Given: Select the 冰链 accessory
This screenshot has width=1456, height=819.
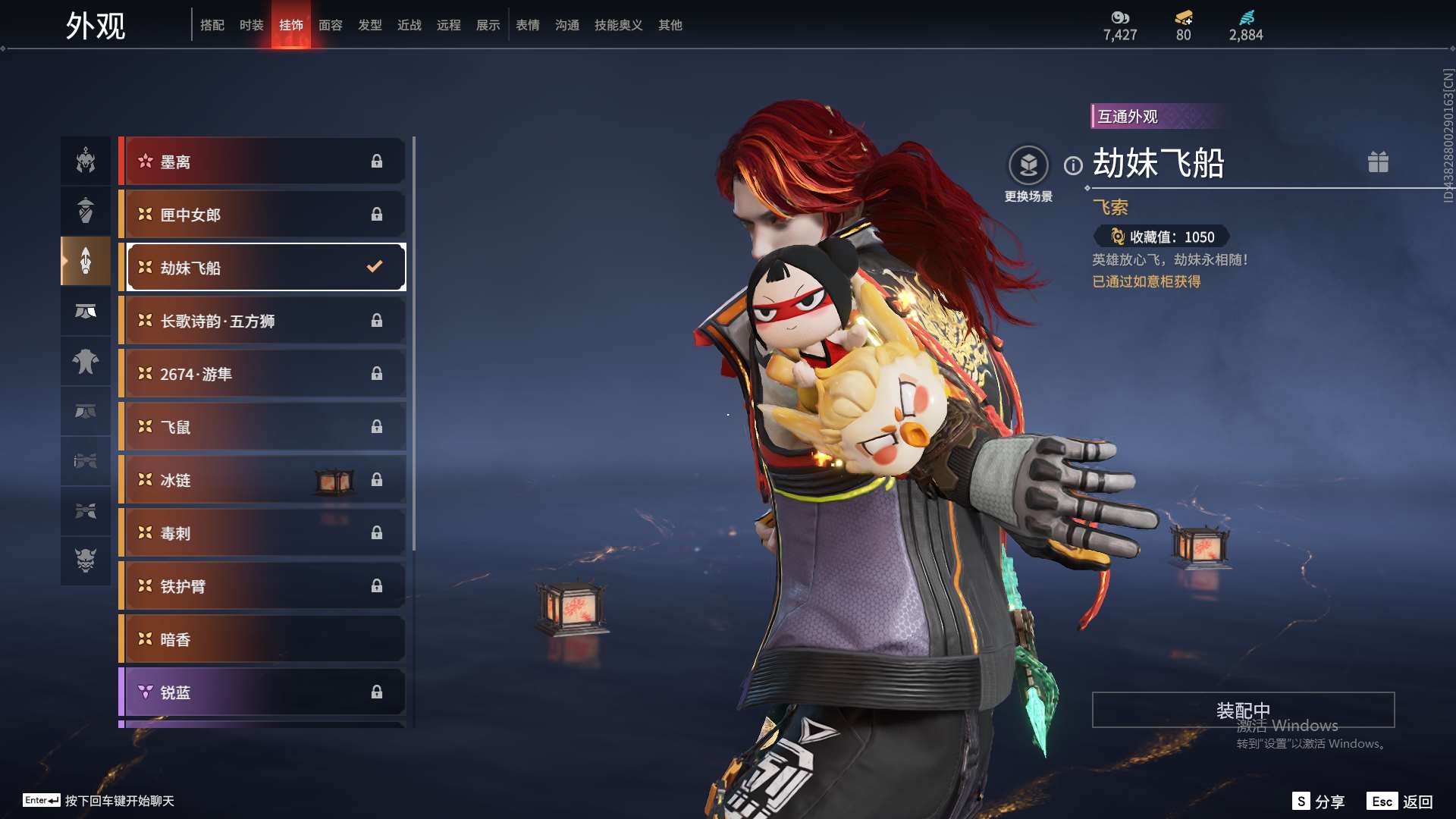Looking at the screenshot, I should tap(263, 480).
